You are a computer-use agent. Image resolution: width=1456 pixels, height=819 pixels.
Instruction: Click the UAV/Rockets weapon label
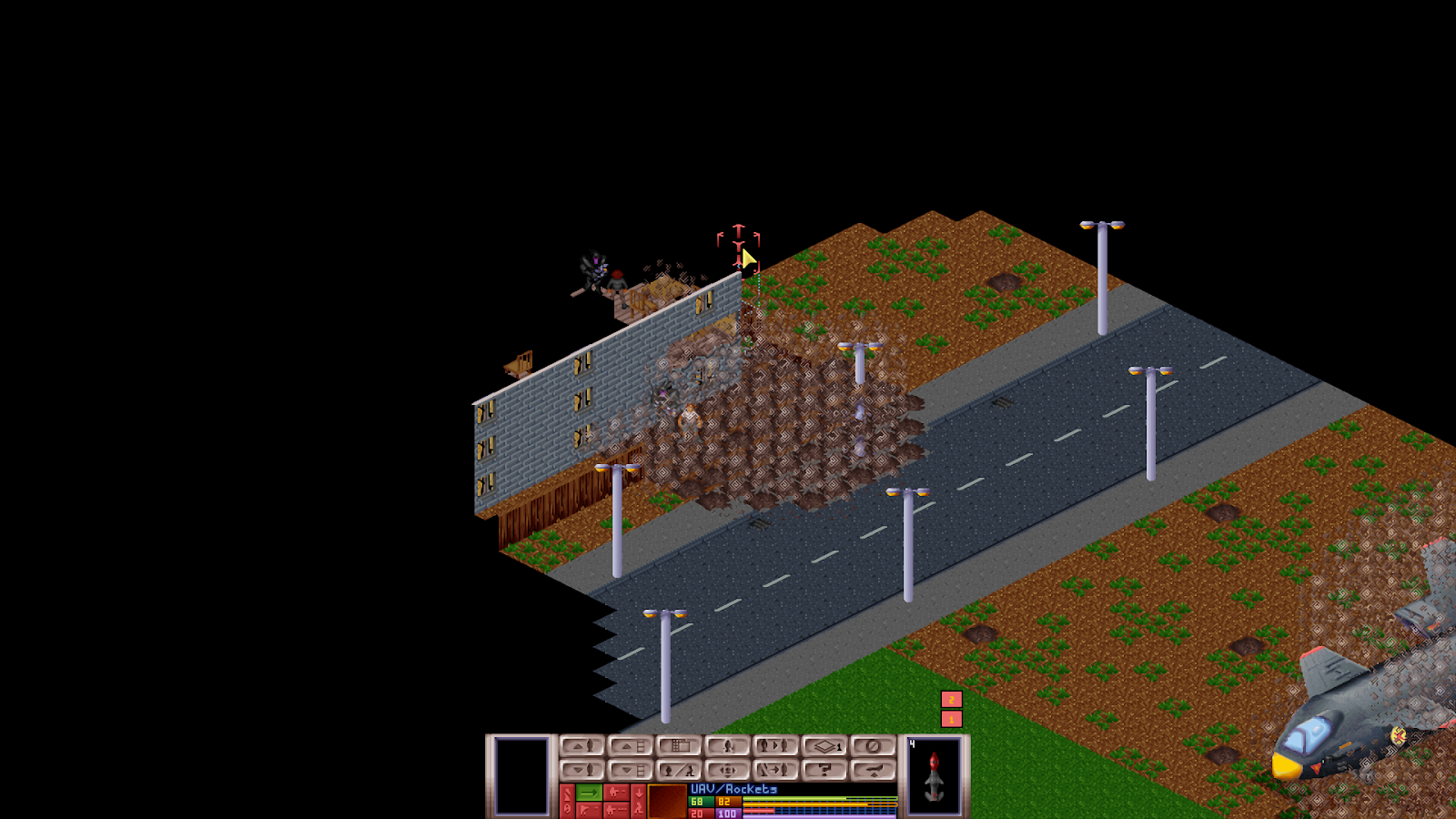pos(733,789)
